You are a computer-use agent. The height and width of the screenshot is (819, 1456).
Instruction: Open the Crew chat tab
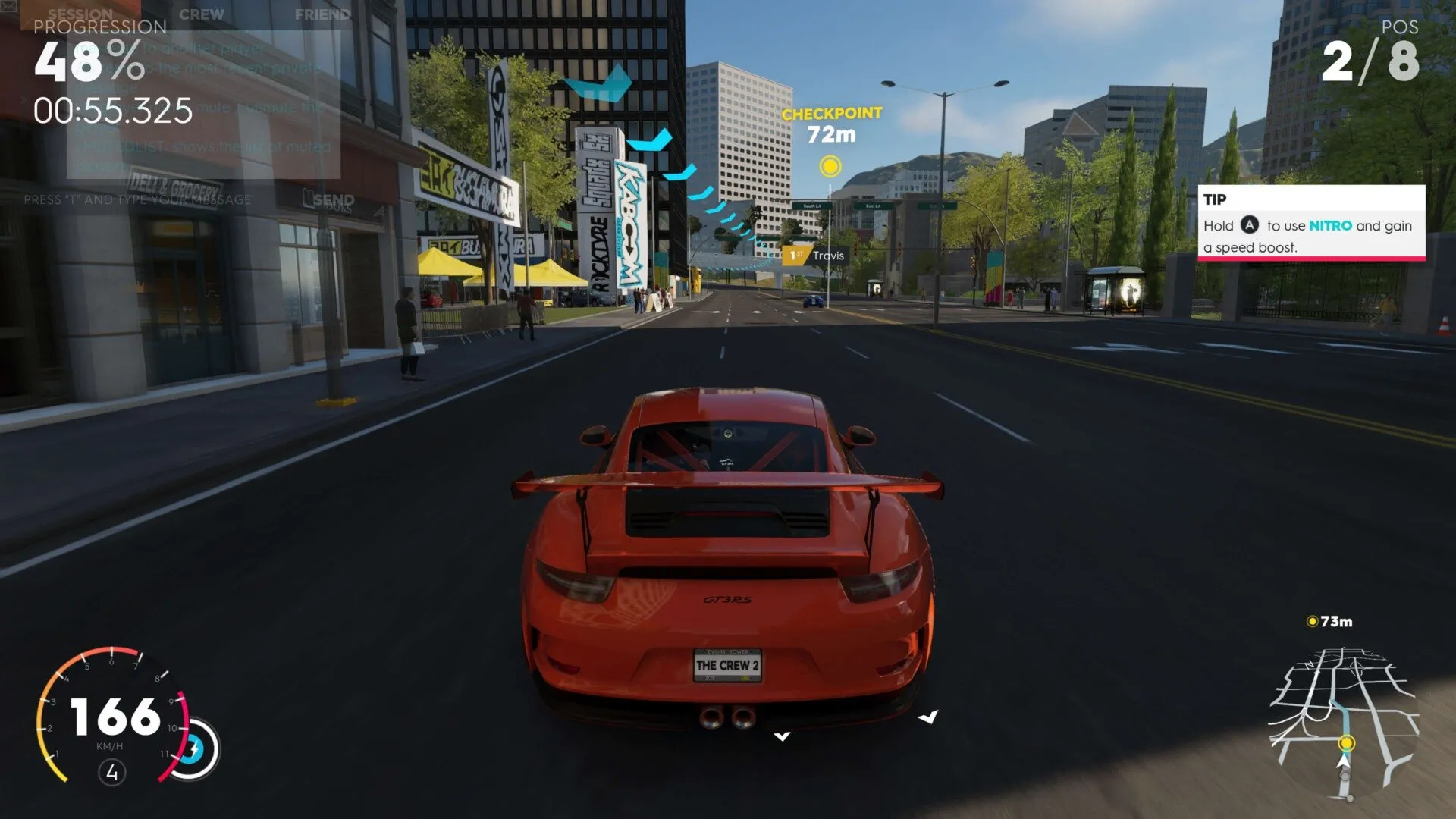click(x=202, y=14)
